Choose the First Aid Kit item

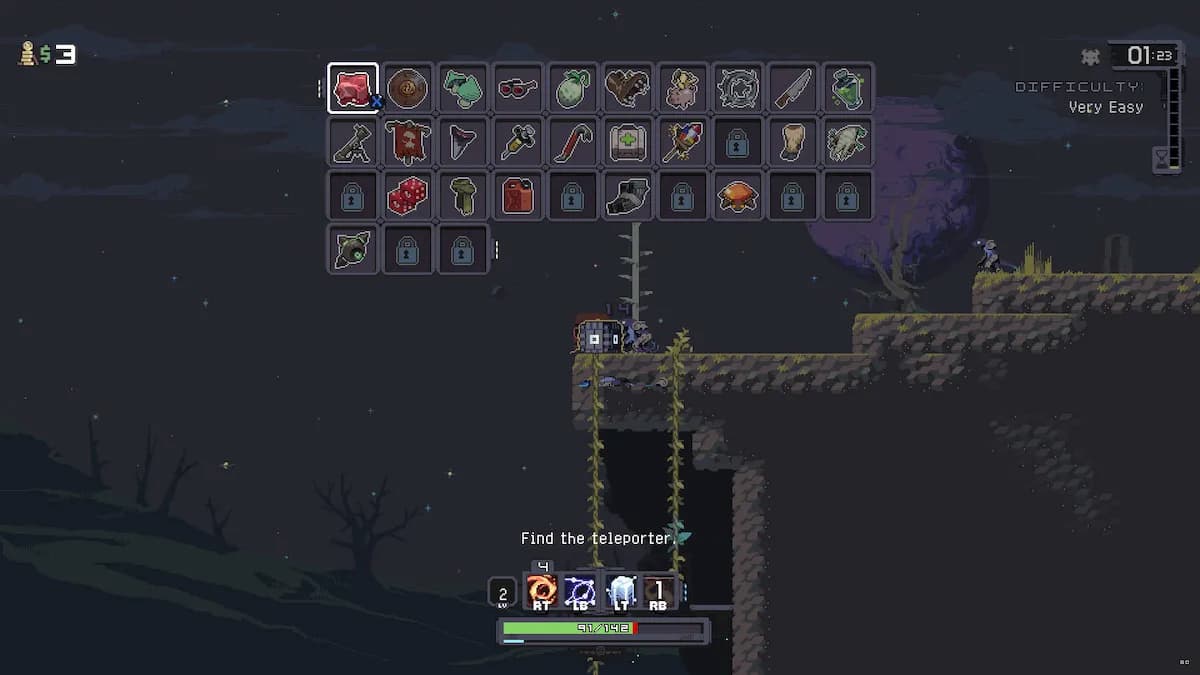click(x=627, y=142)
